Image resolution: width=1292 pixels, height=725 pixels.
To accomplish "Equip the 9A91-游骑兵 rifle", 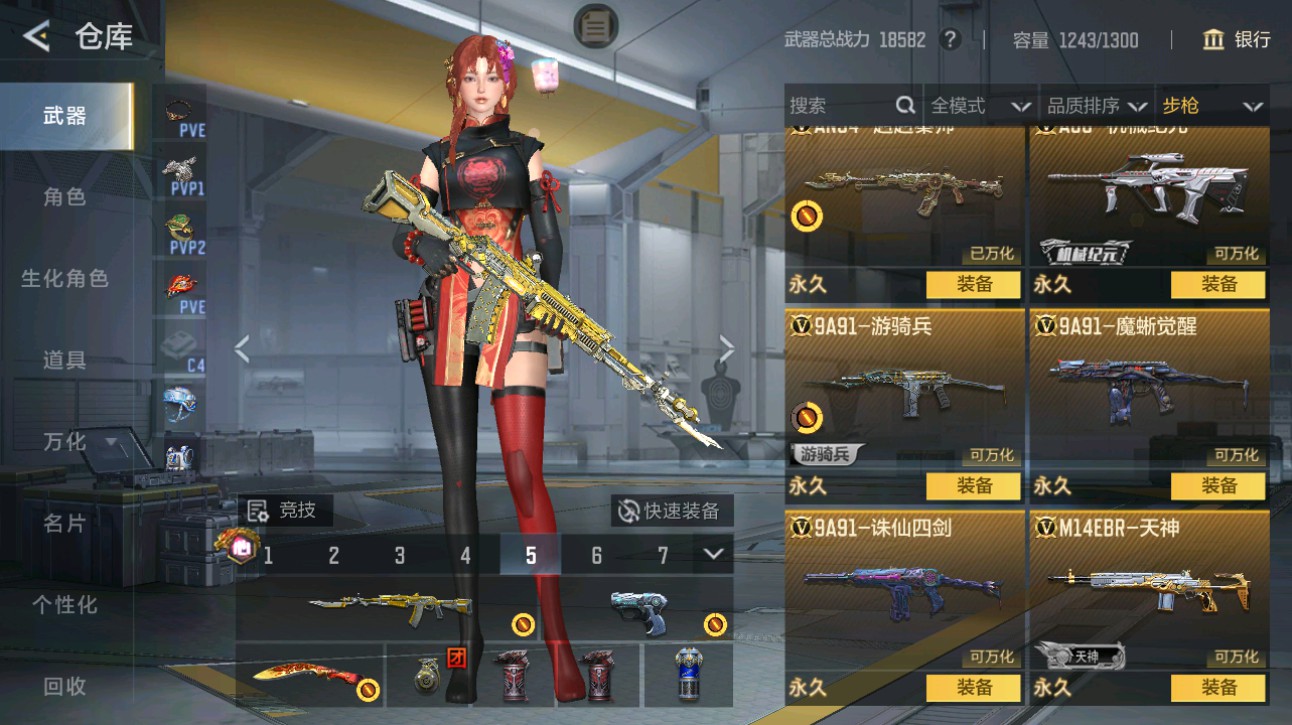I will [x=973, y=486].
